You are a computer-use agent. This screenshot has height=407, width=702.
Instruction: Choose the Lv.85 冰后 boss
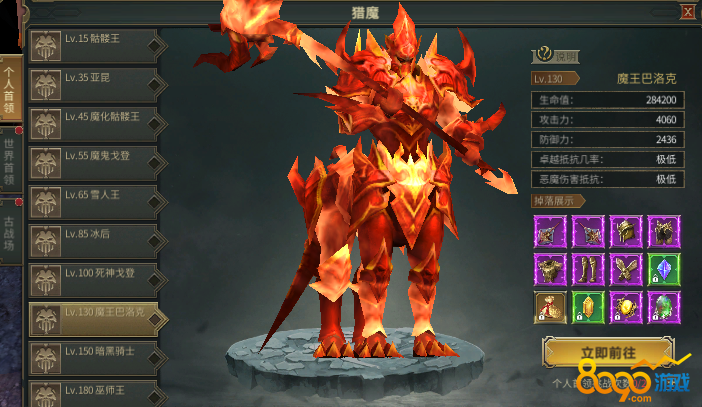point(93,238)
